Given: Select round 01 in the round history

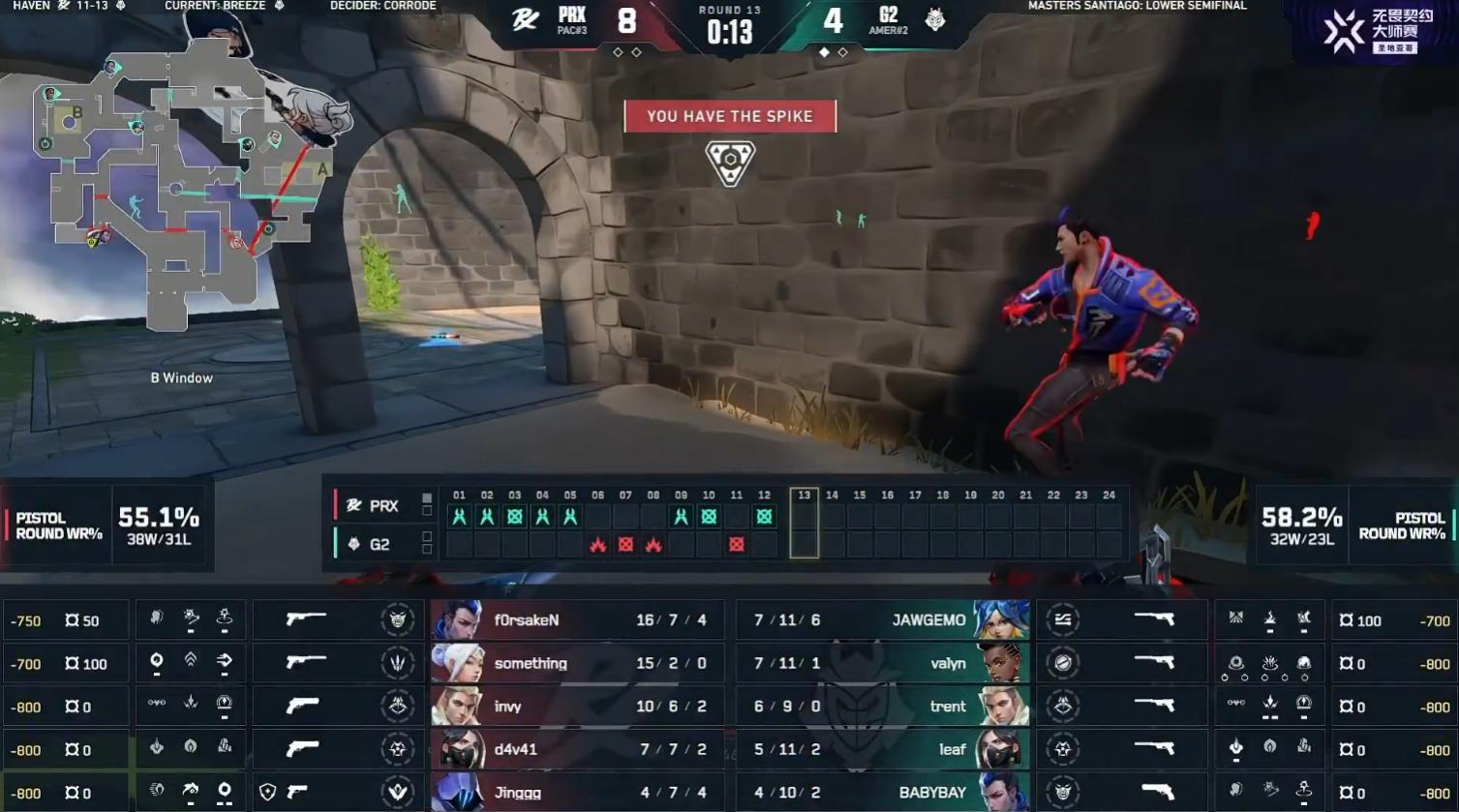Looking at the screenshot, I should coord(459,517).
